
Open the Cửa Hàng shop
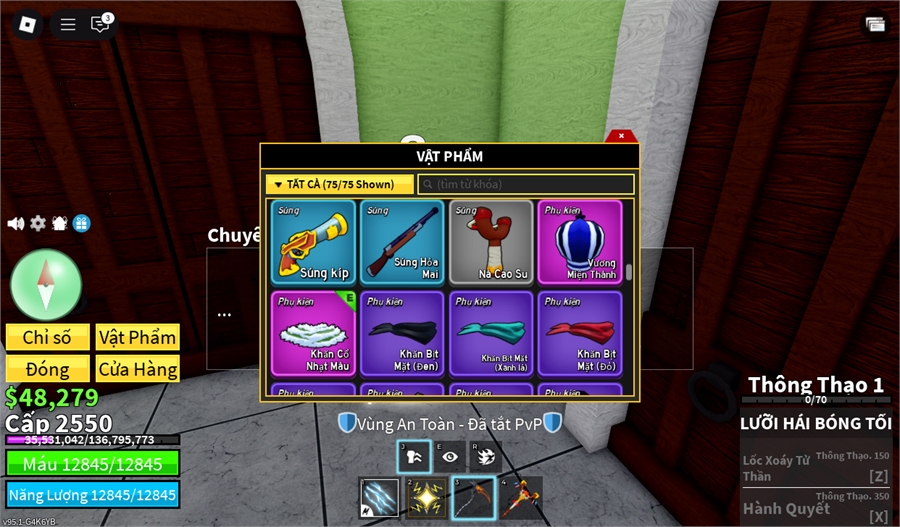[137, 368]
